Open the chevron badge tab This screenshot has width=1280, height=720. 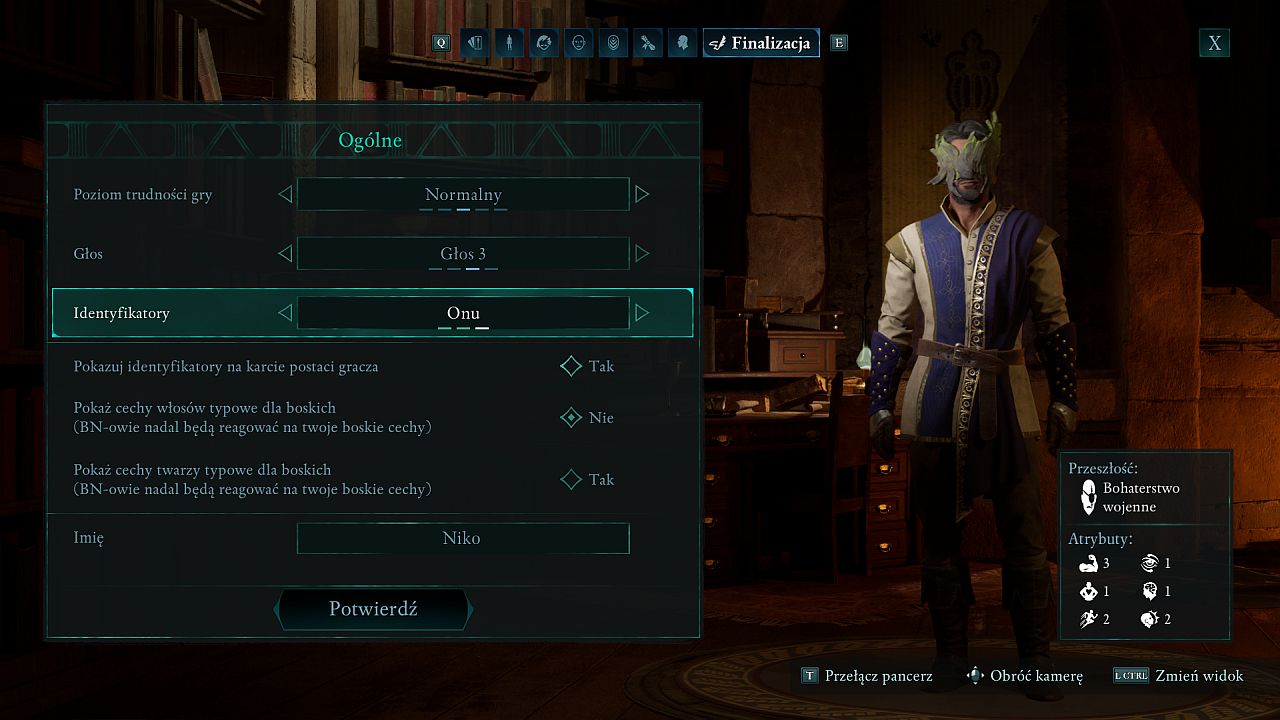pyautogui.click(x=613, y=43)
